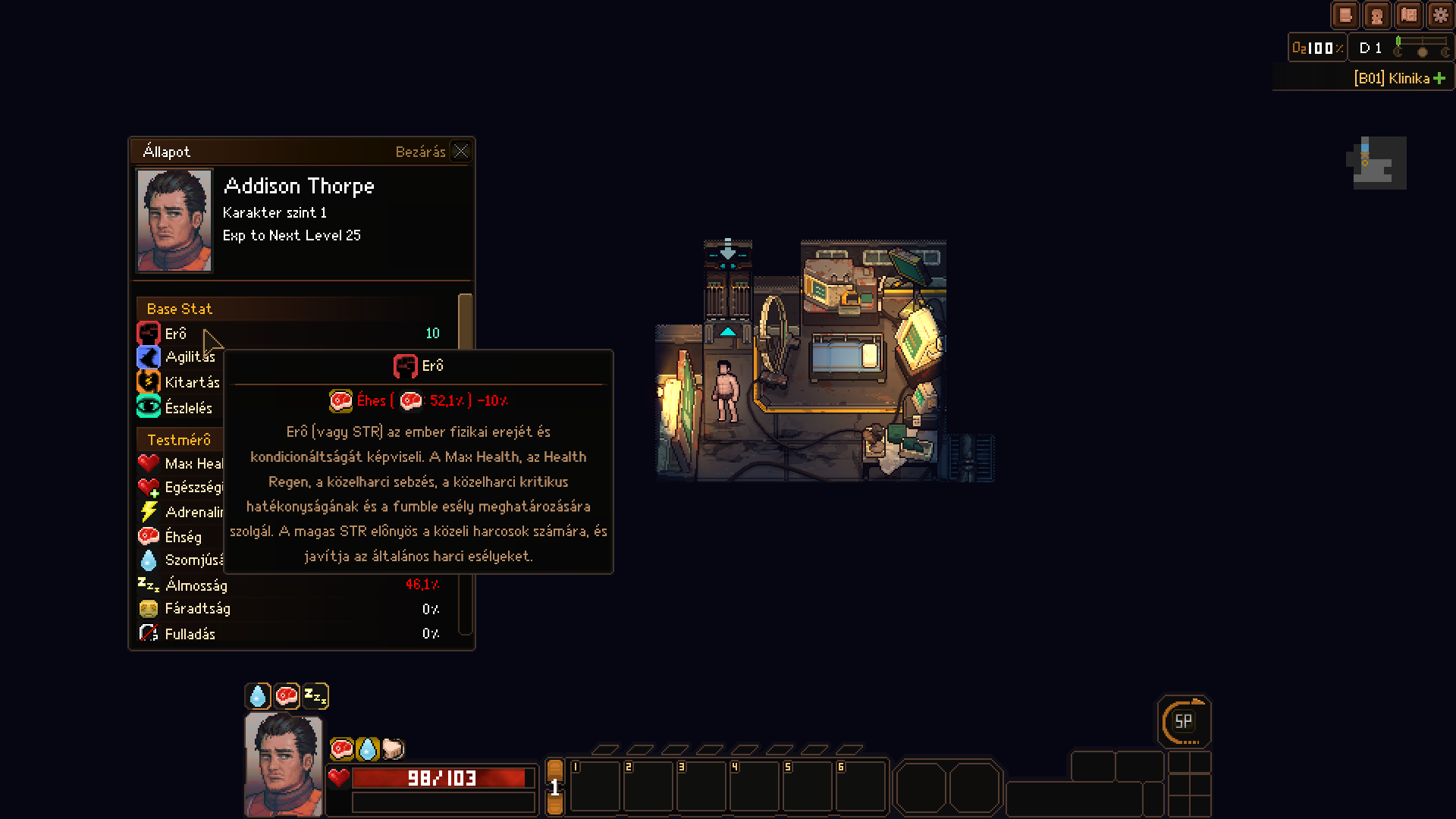
Task: Open the character sheet icon
Action: pyautogui.click(x=1376, y=15)
